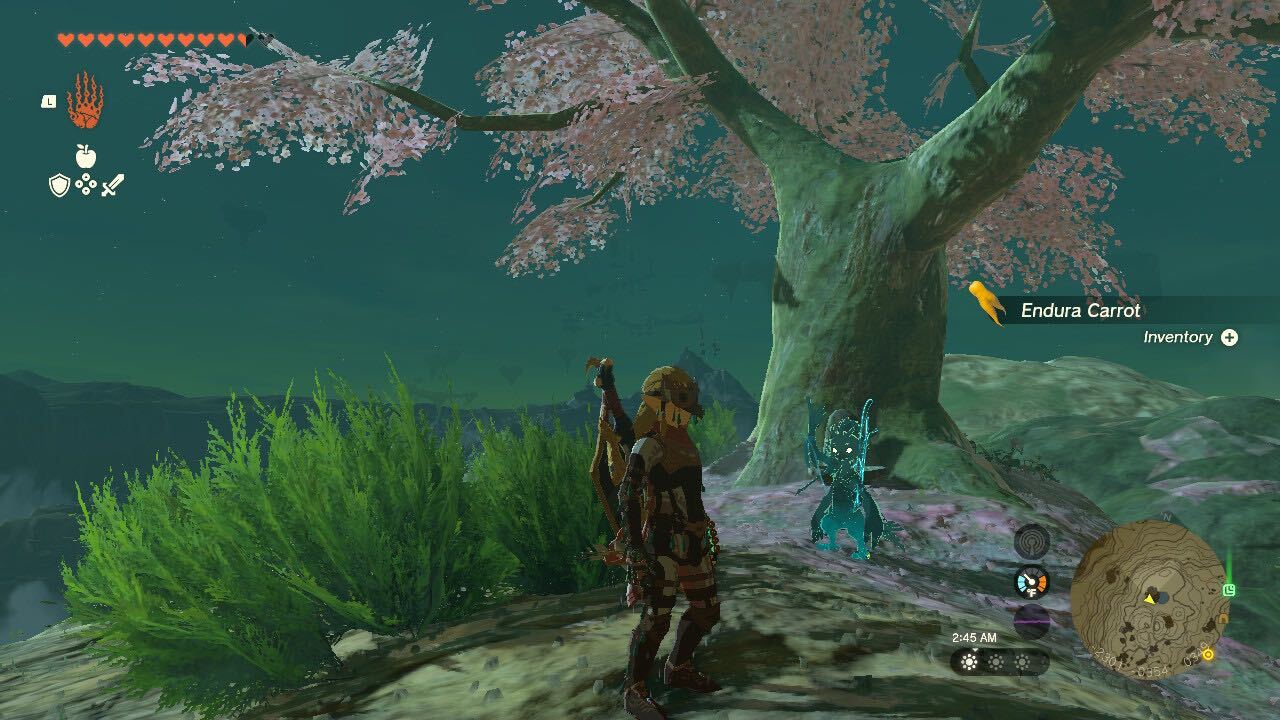Click the L button prompt badge
This screenshot has height=720, width=1280.
[x=48, y=102]
